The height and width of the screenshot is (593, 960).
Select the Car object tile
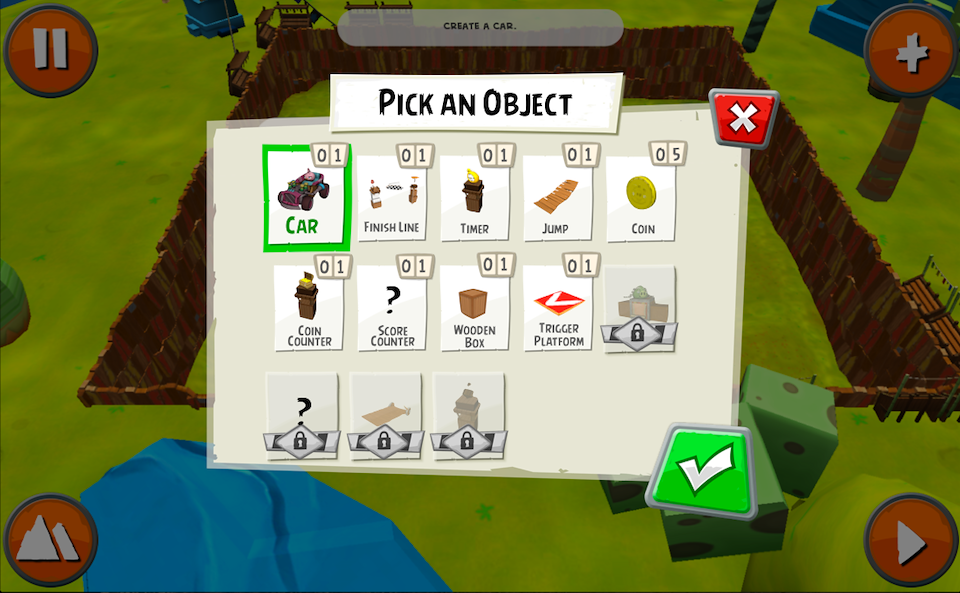[304, 198]
